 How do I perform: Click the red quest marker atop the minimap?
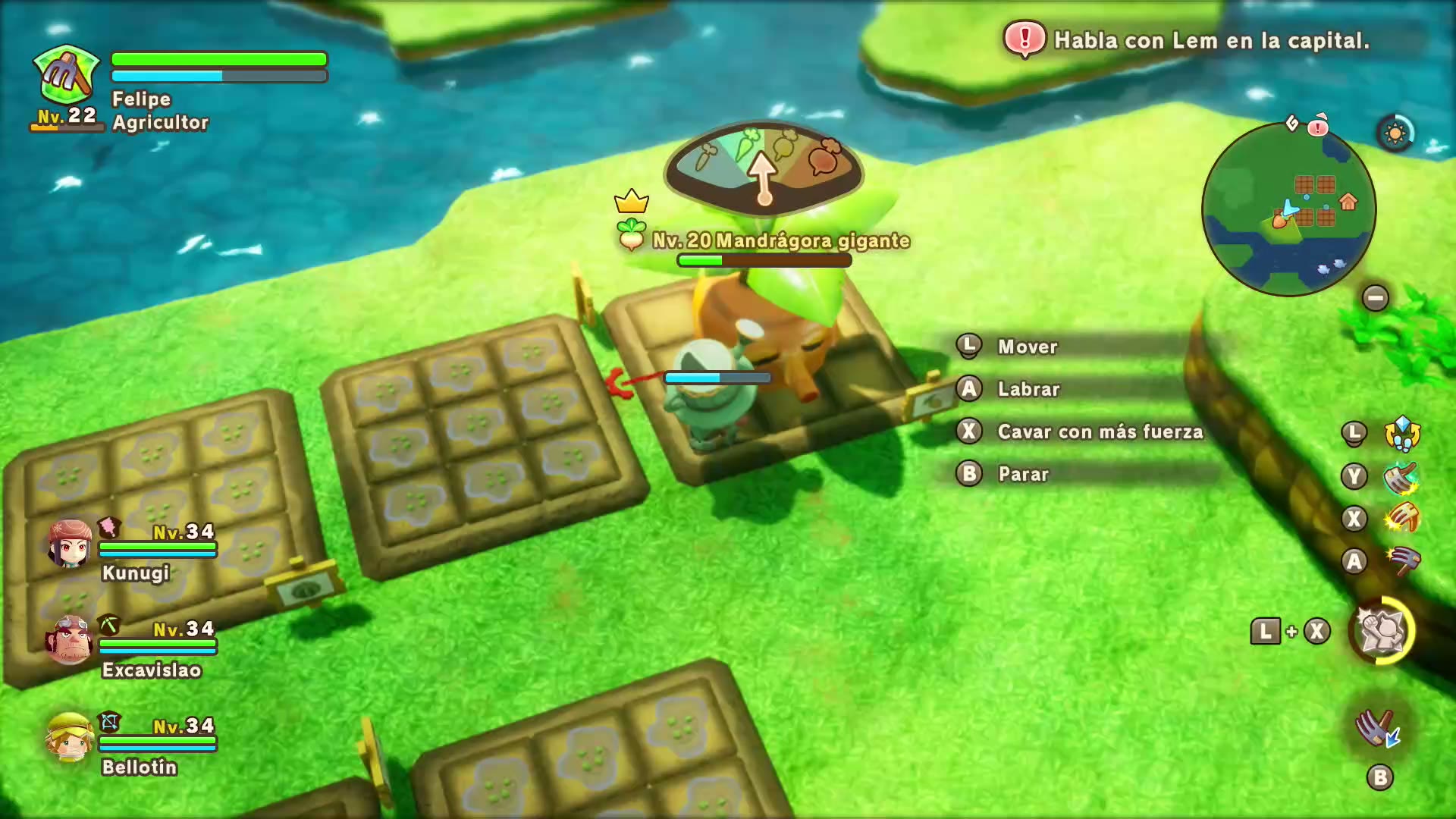1318,125
